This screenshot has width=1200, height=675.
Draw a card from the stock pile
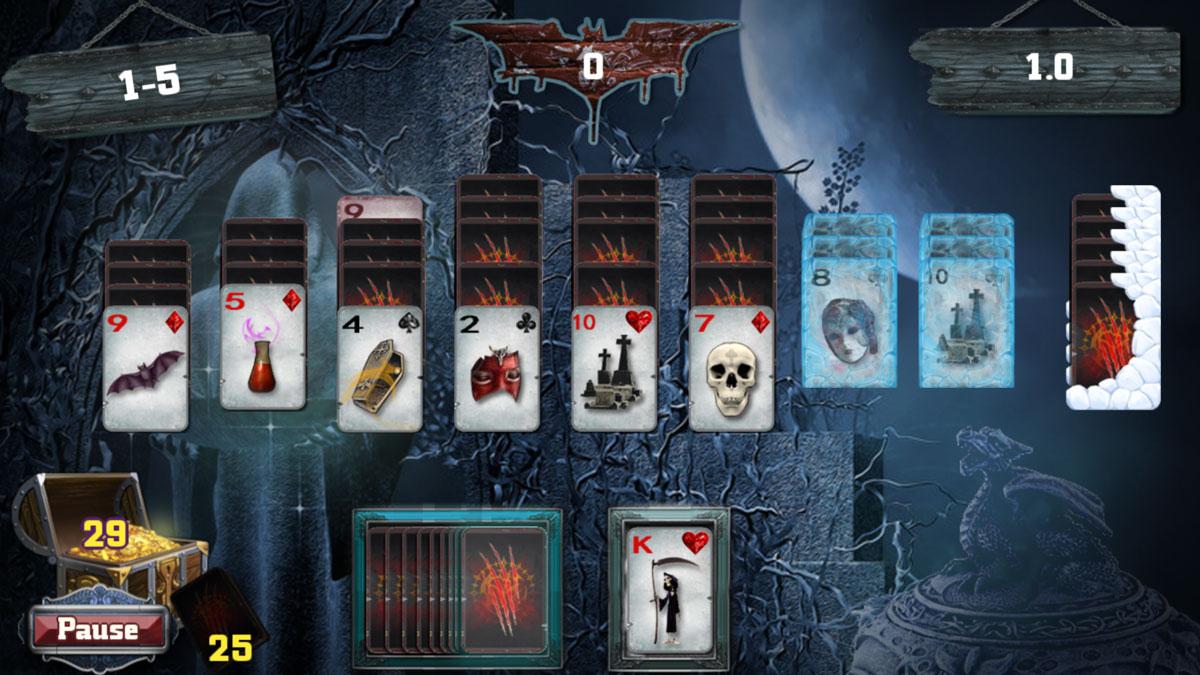coord(504,590)
